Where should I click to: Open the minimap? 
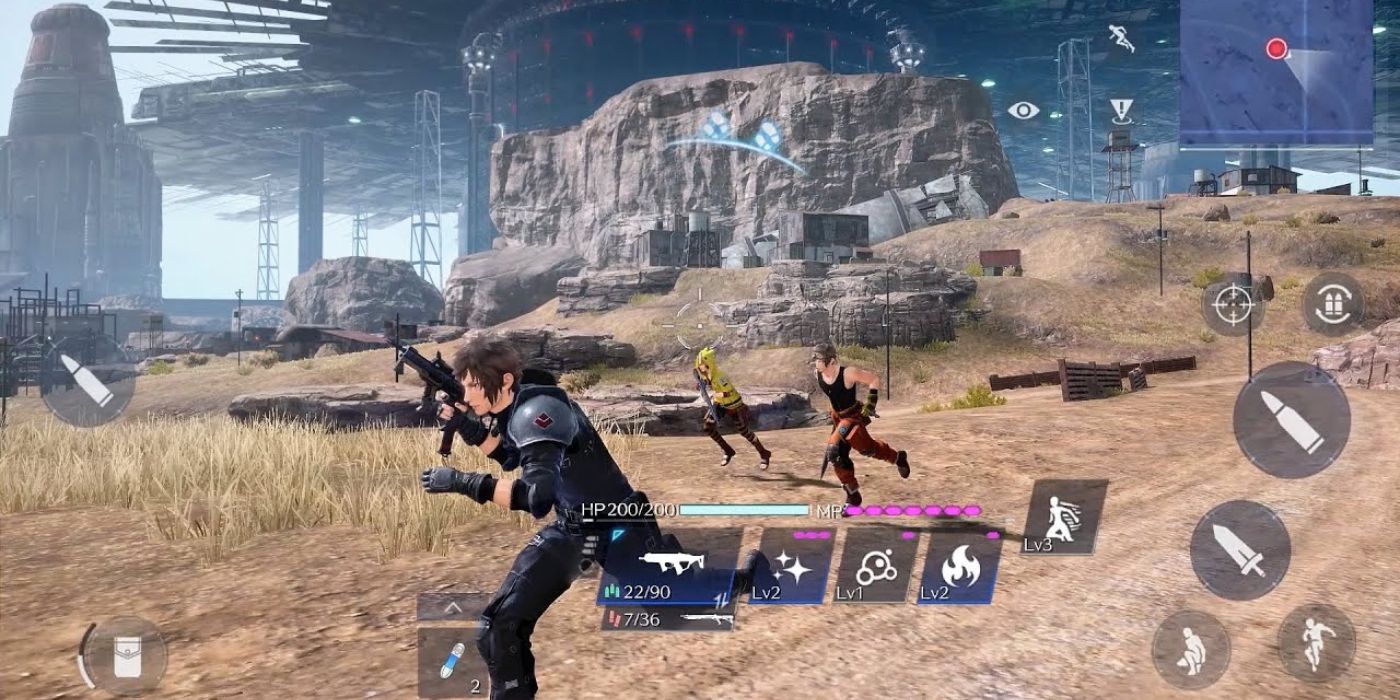1276,72
